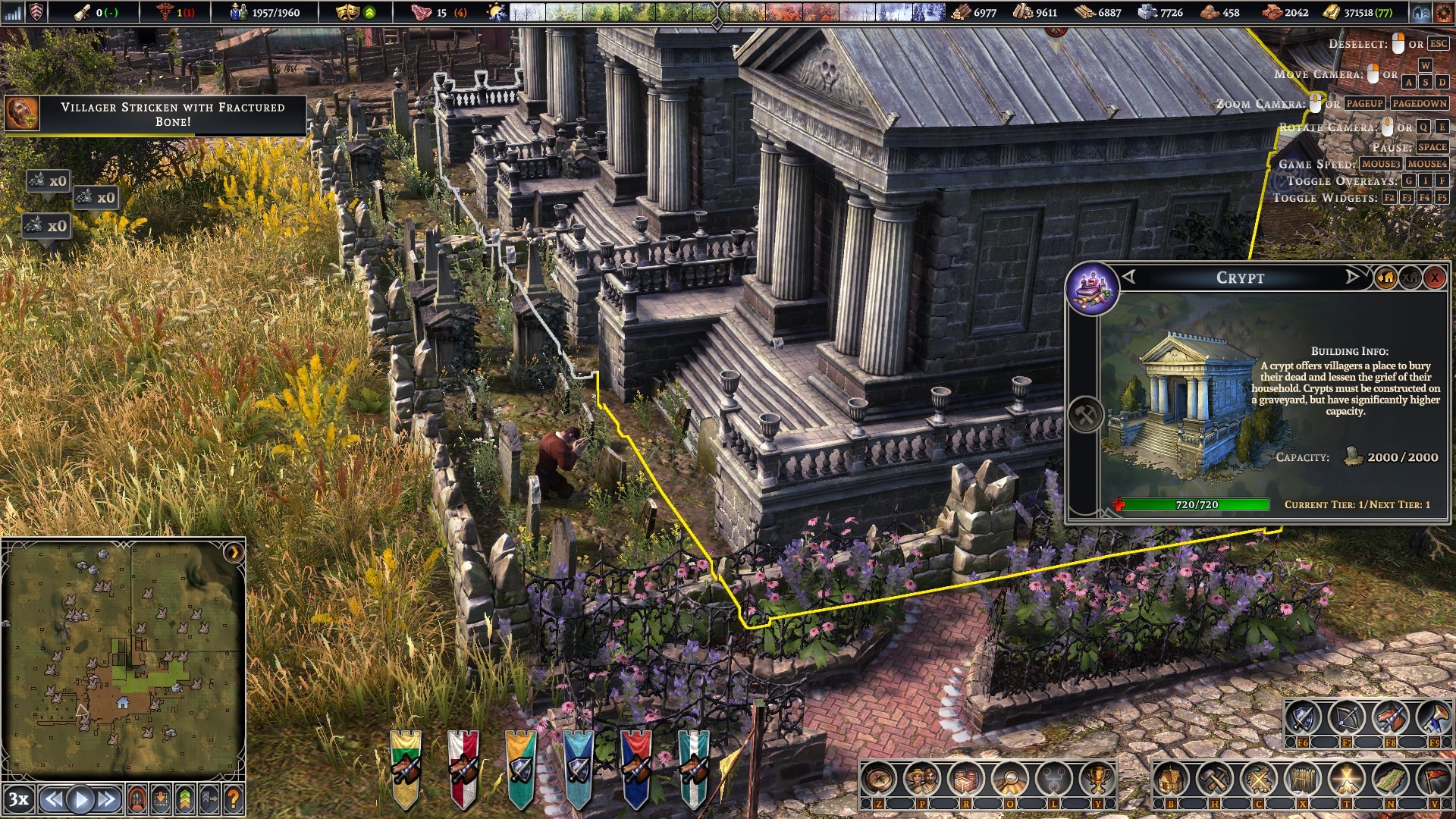Click the play button in speed controls
Image resolution: width=1456 pixels, height=819 pixels.
point(80,799)
